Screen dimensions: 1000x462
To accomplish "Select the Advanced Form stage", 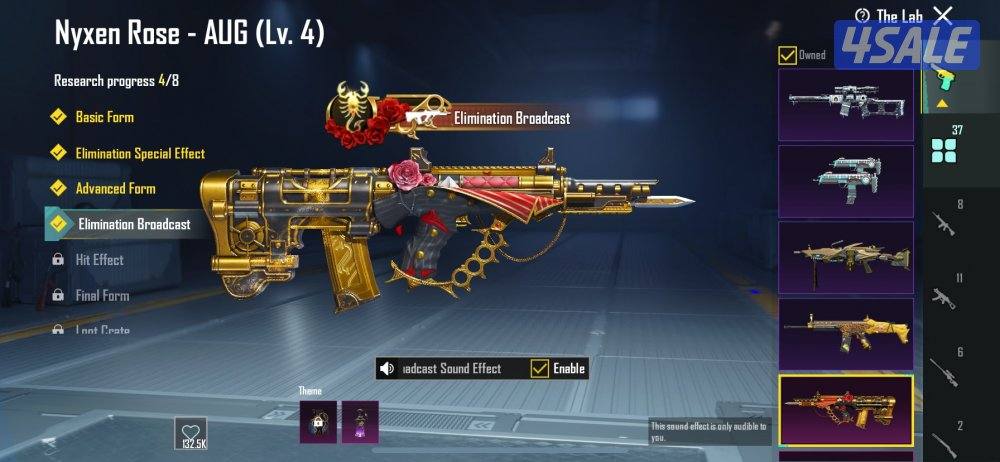I will 115,188.
